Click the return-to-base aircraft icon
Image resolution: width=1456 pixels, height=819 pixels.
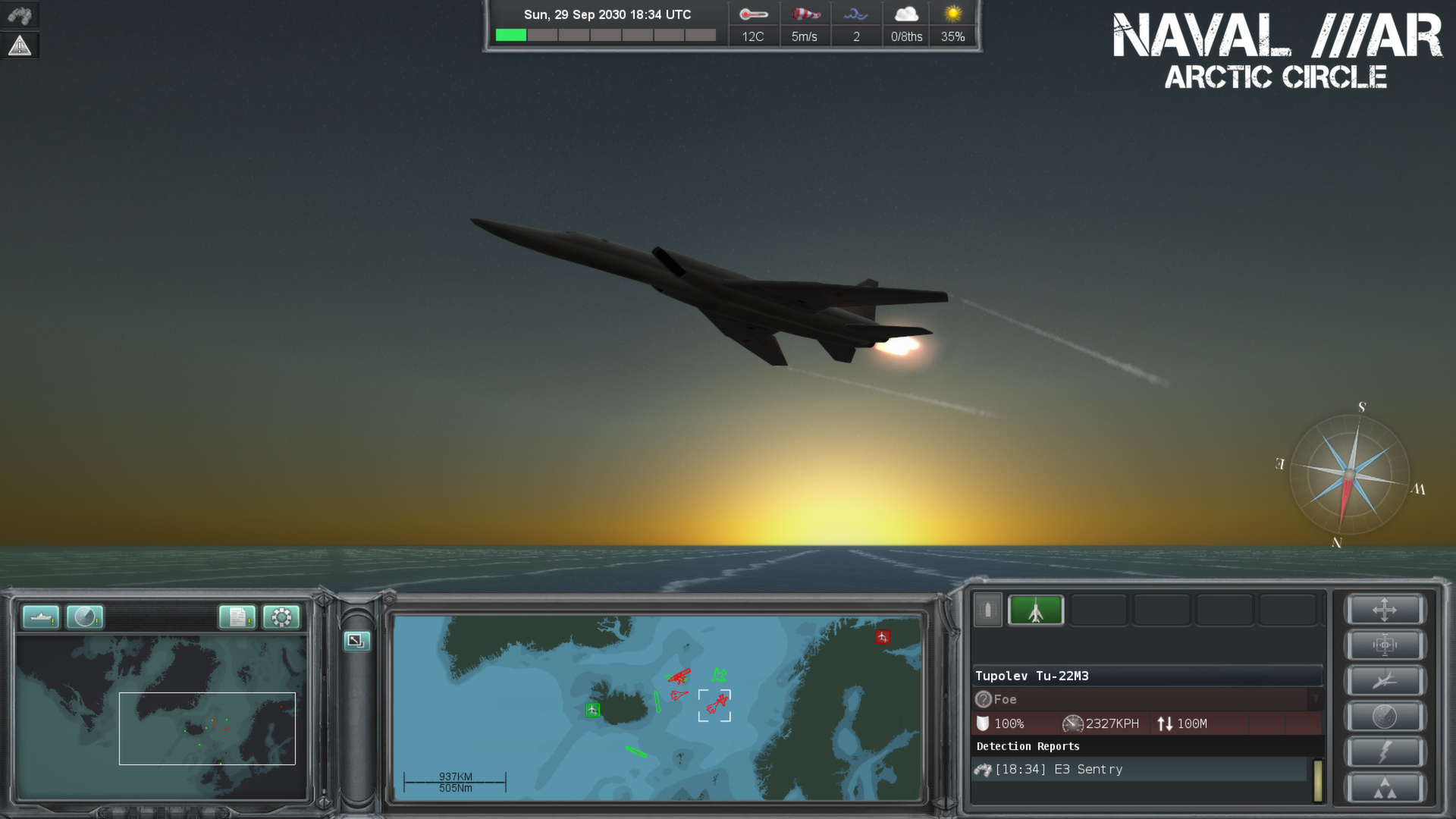tap(1385, 679)
